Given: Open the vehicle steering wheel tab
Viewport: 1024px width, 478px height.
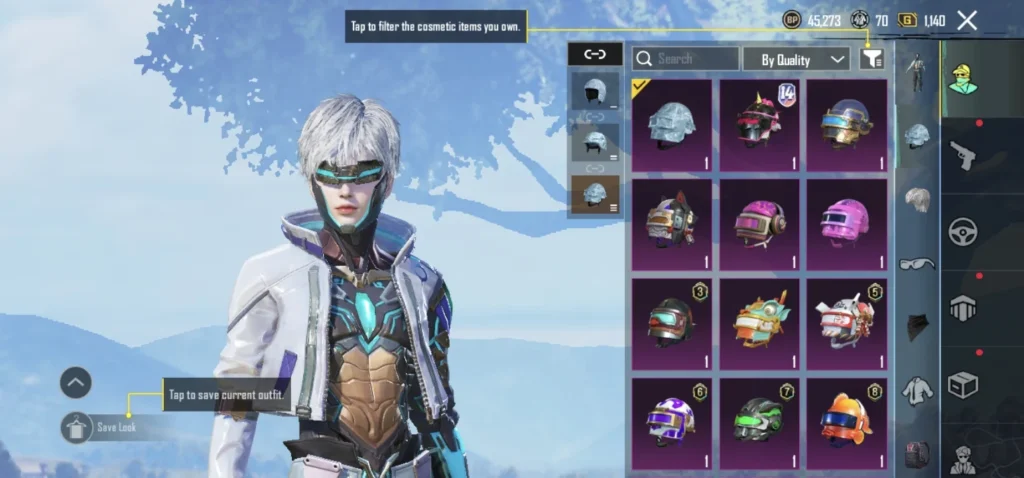Looking at the screenshot, I should coord(962,231).
